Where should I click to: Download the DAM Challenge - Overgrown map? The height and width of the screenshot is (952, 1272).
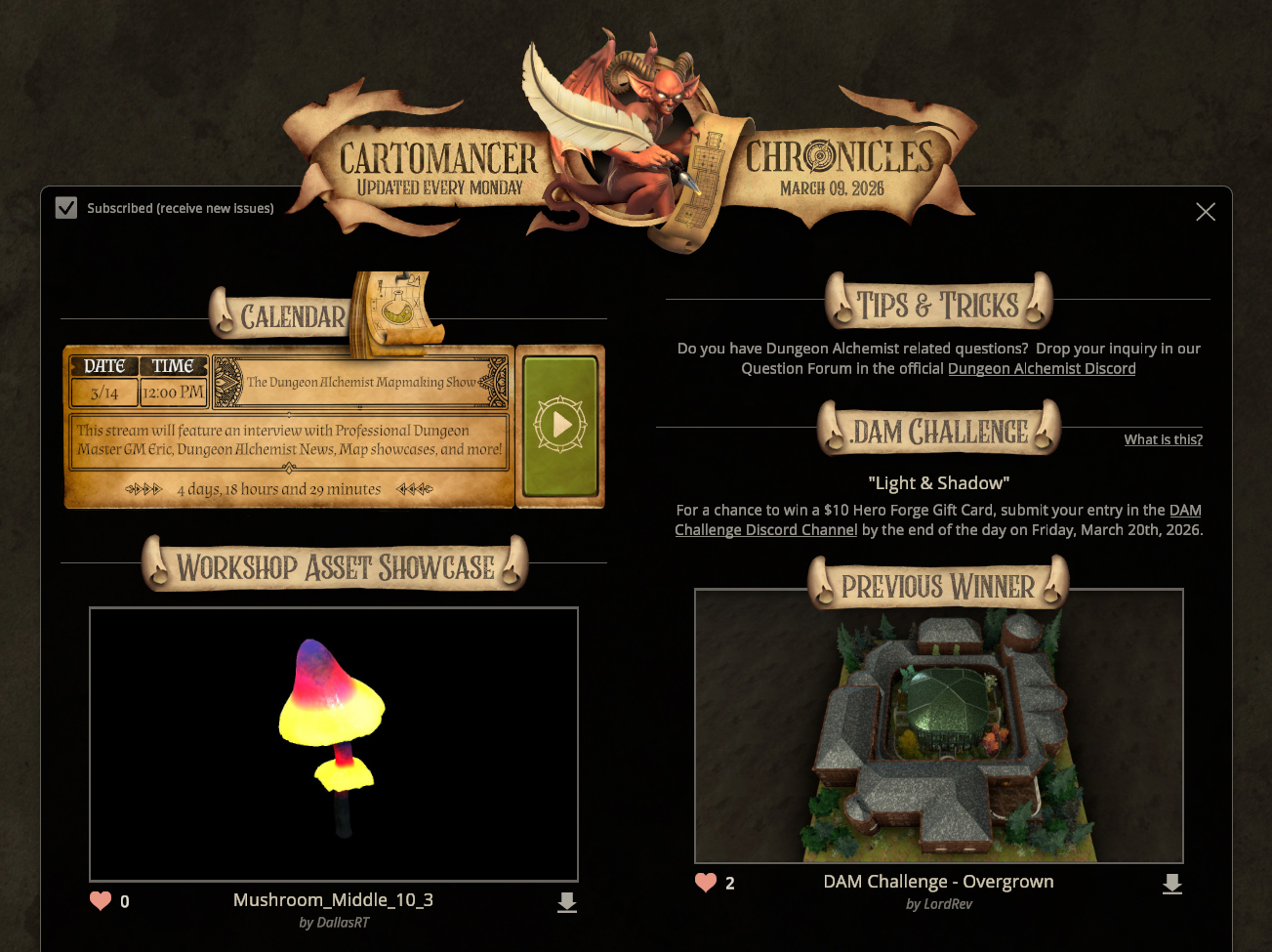point(1172,885)
